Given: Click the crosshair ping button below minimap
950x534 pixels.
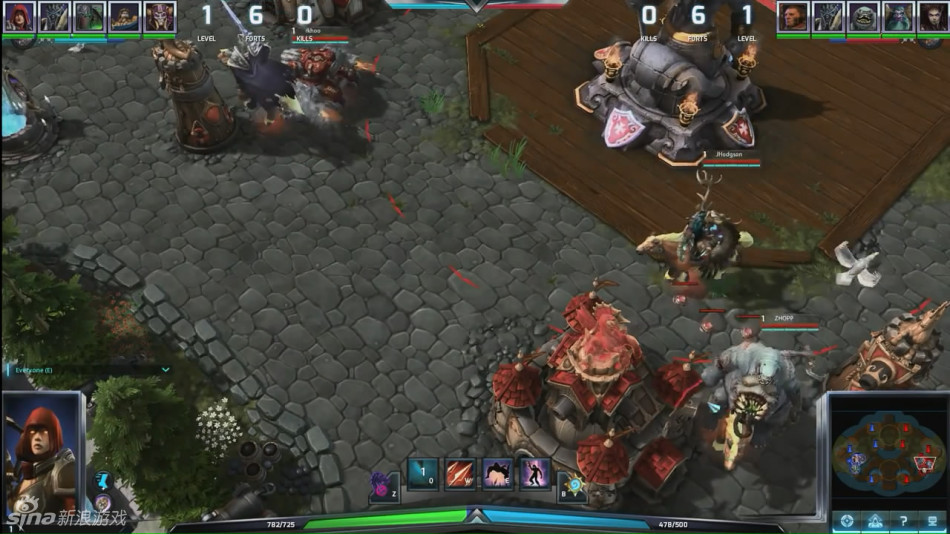Looking at the screenshot, I should [847, 521].
